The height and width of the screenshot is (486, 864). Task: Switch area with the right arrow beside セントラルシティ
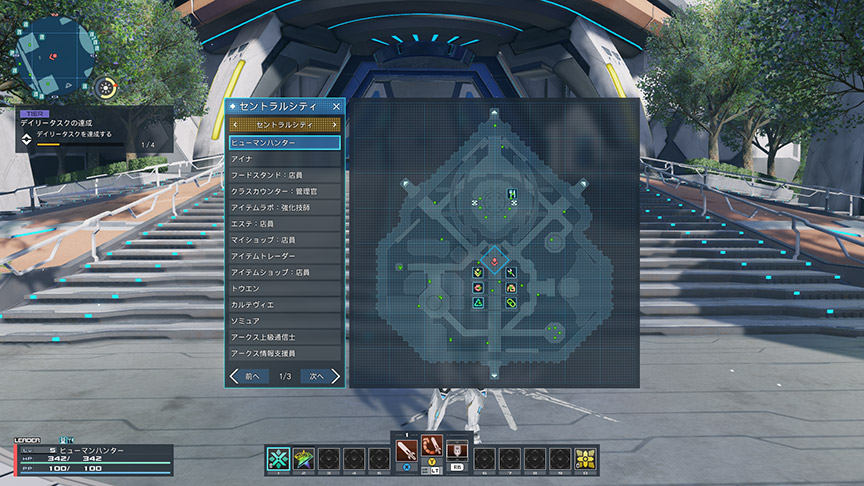334,125
